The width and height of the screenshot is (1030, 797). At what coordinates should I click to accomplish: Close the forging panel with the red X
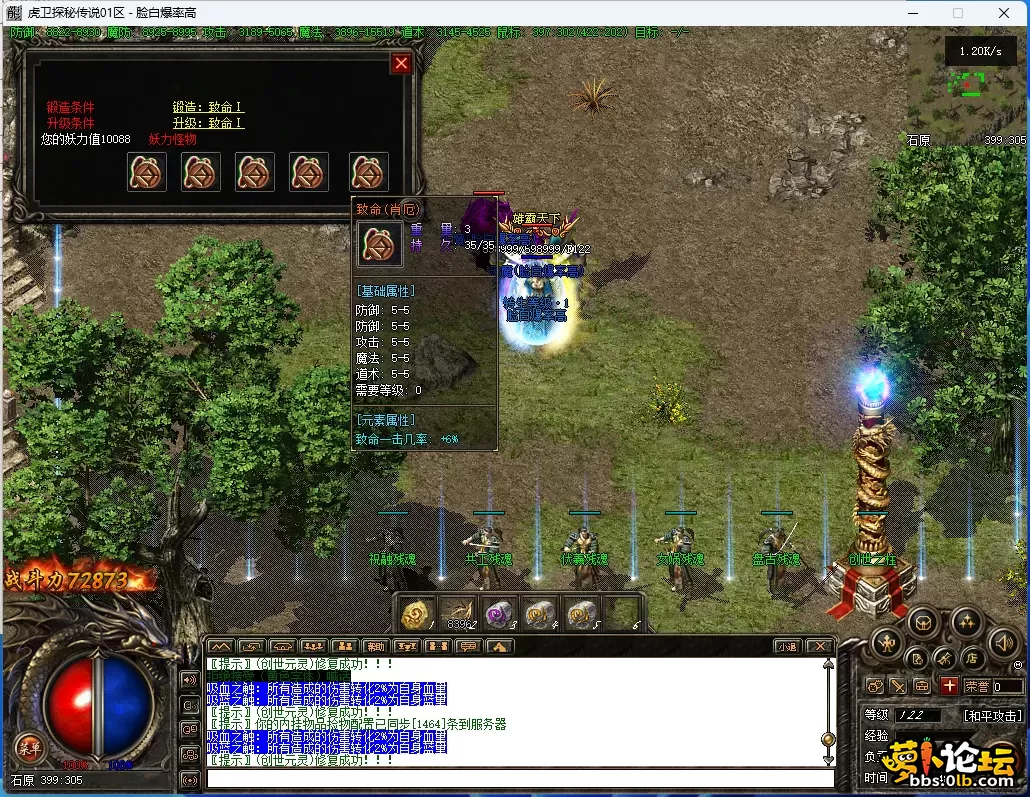tap(401, 64)
